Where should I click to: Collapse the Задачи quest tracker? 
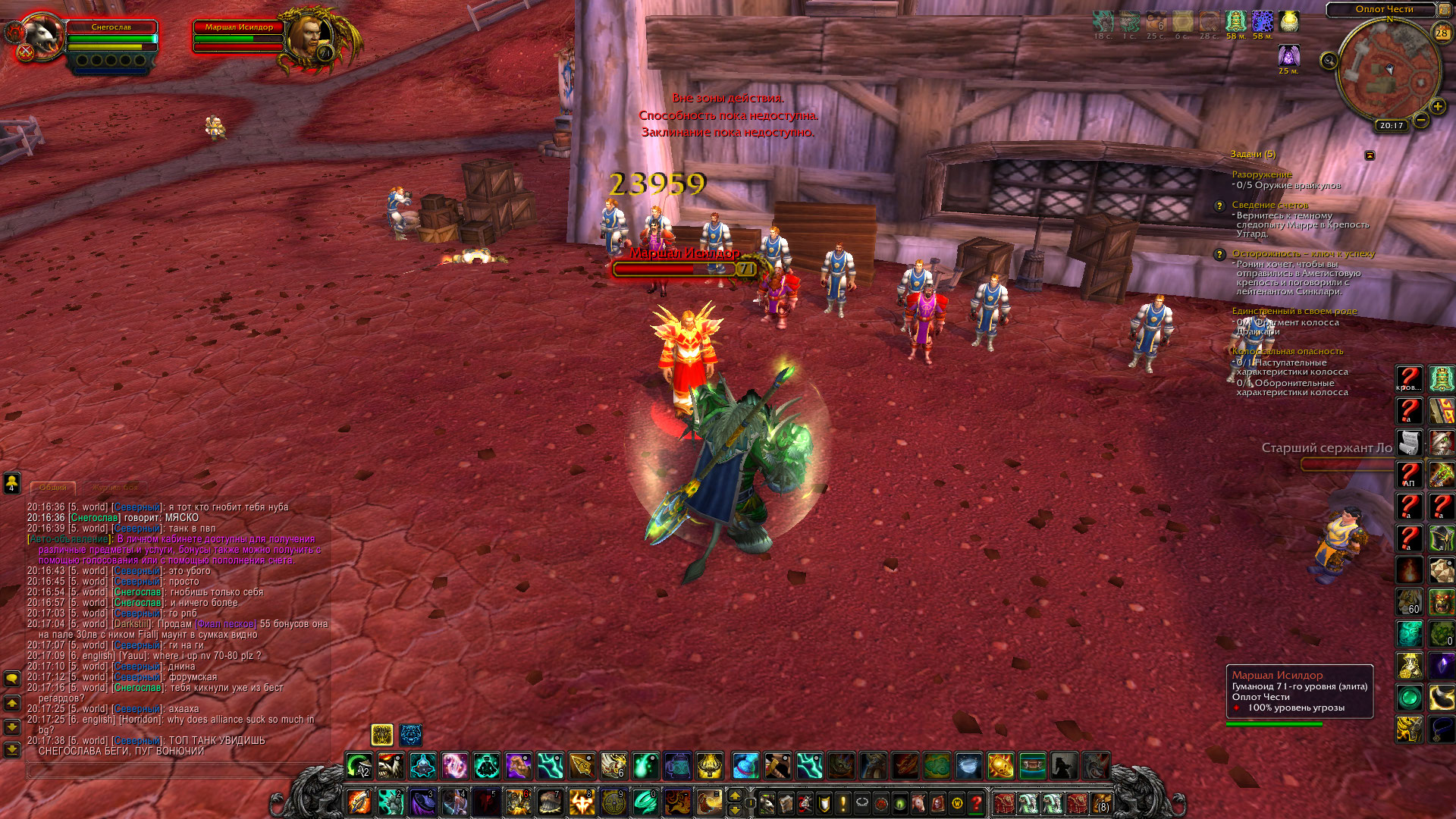point(1370,155)
